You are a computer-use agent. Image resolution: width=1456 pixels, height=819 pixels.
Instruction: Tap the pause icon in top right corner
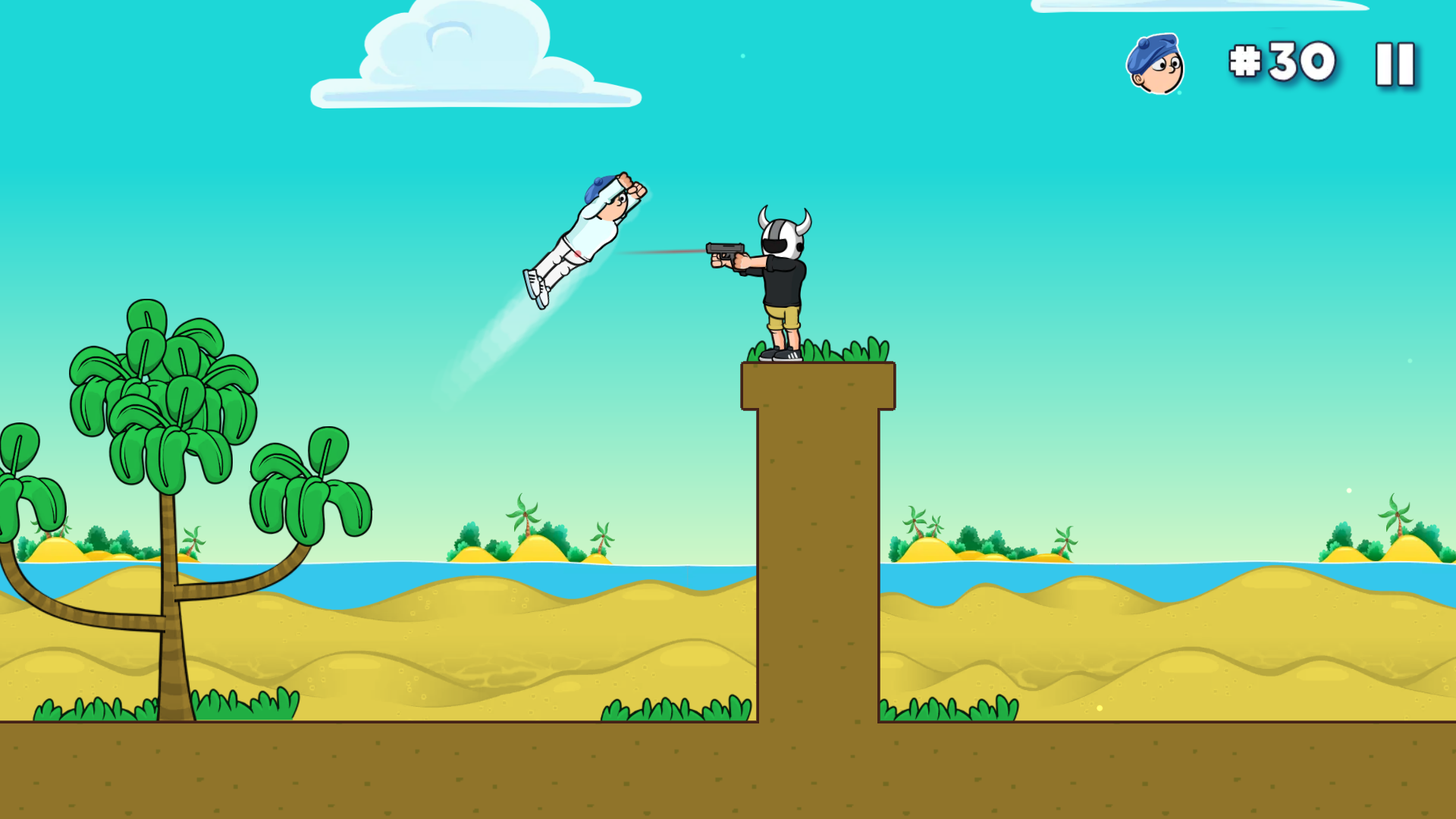pos(1395,62)
